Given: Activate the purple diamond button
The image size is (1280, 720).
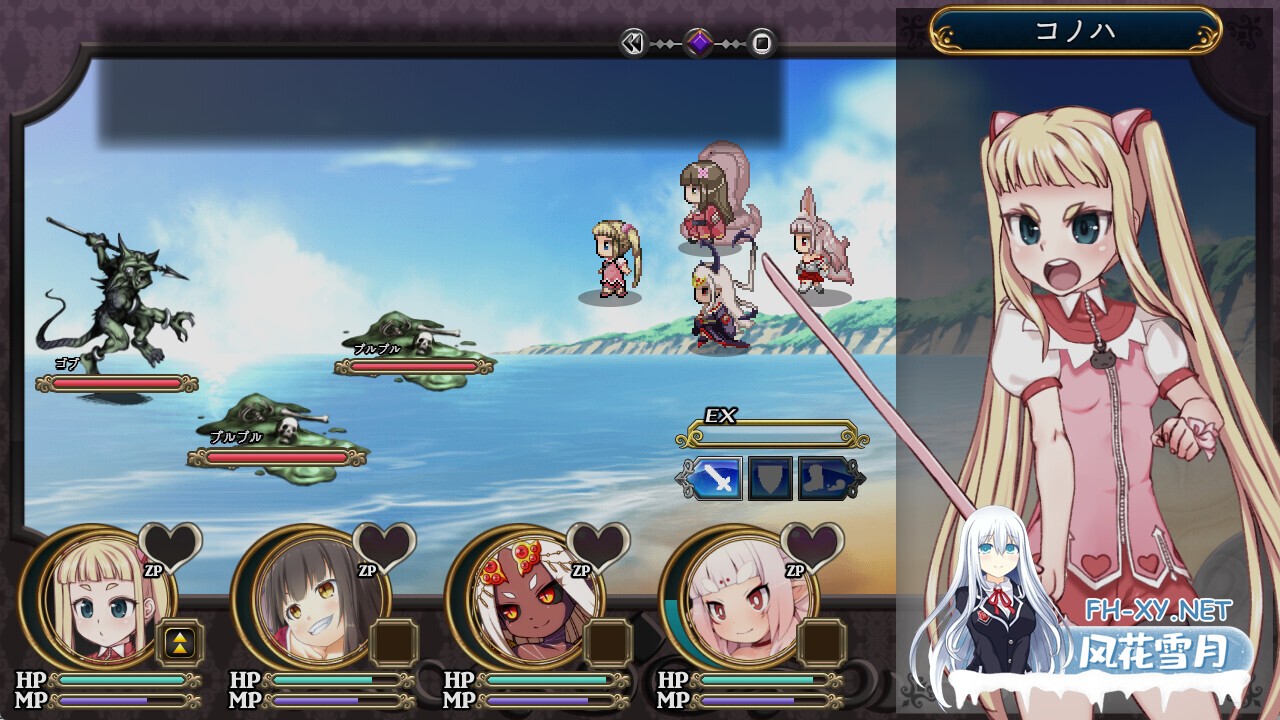Looking at the screenshot, I should (x=698, y=43).
